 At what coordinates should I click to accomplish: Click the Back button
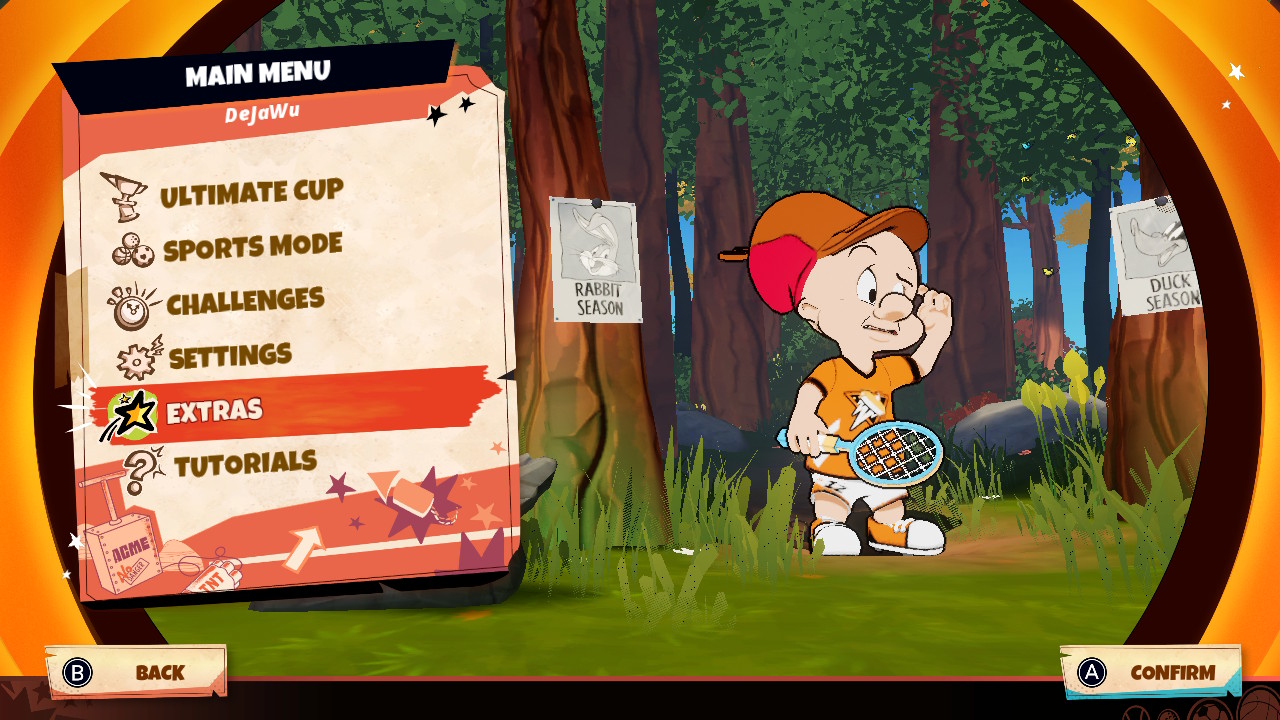[x=137, y=672]
